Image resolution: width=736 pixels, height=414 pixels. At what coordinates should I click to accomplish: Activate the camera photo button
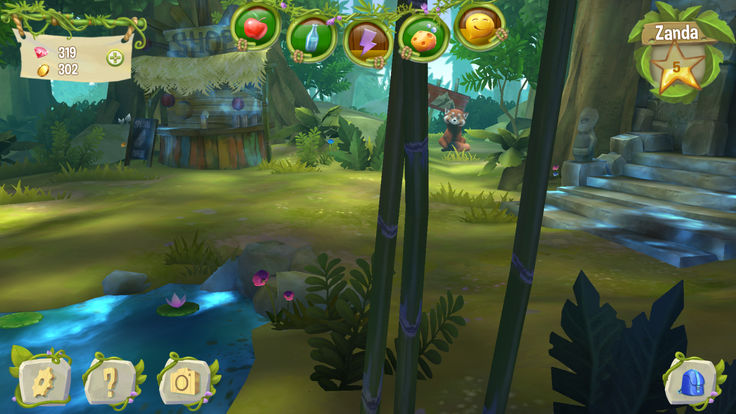(x=186, y=379)
